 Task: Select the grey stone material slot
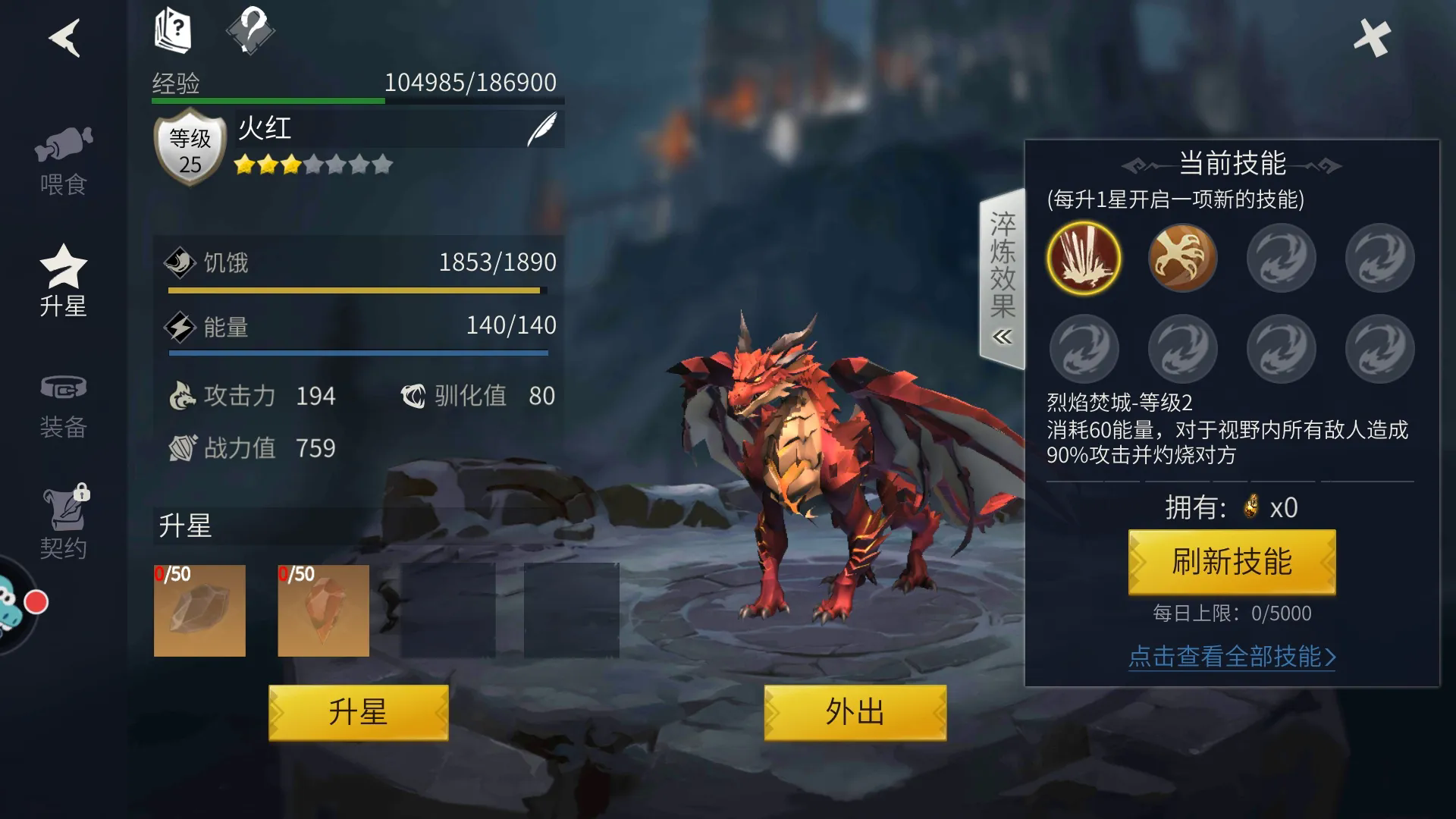pyautogui.click(x=199, y=610)
